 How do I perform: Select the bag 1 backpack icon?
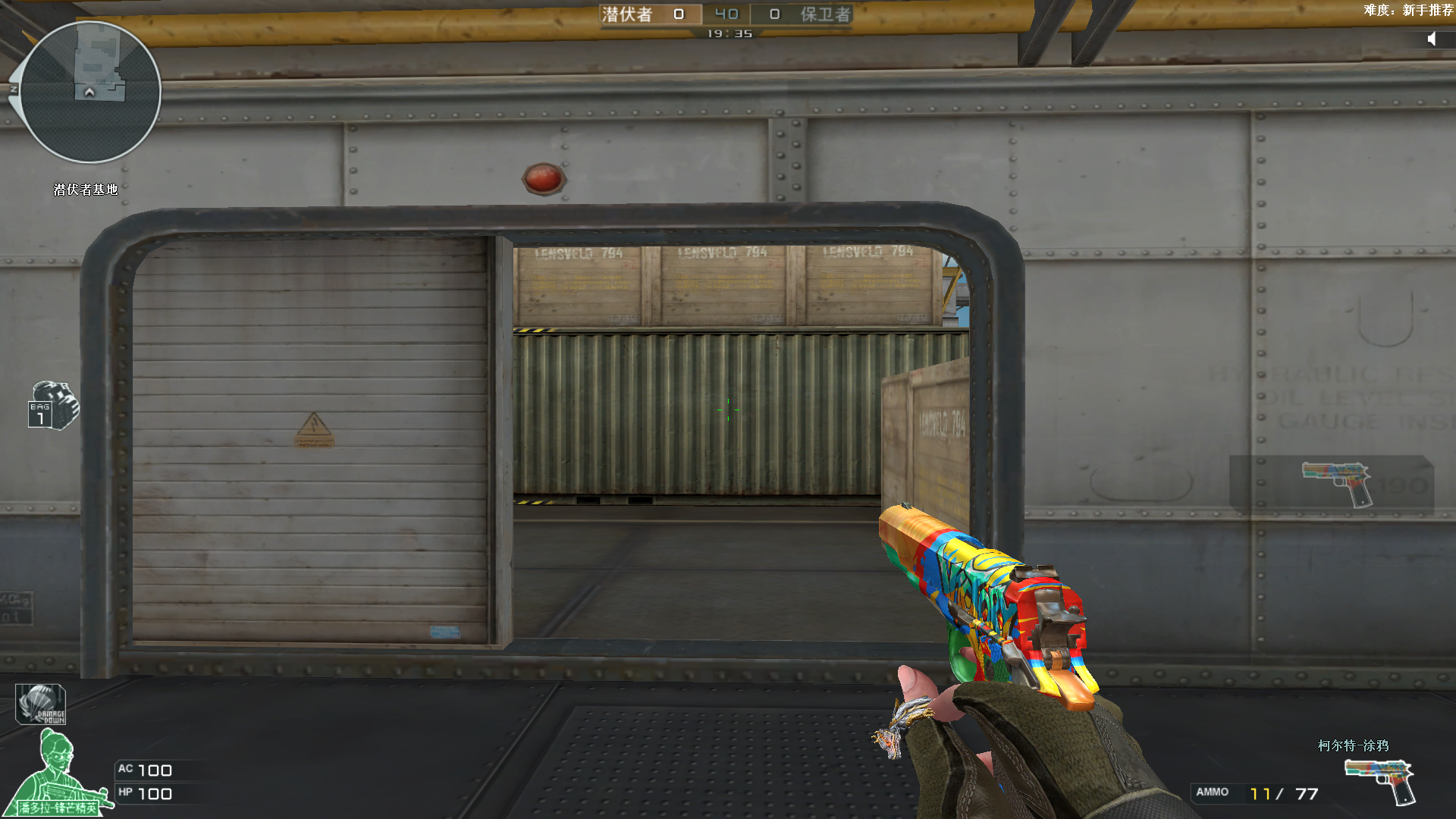point(53,406)
